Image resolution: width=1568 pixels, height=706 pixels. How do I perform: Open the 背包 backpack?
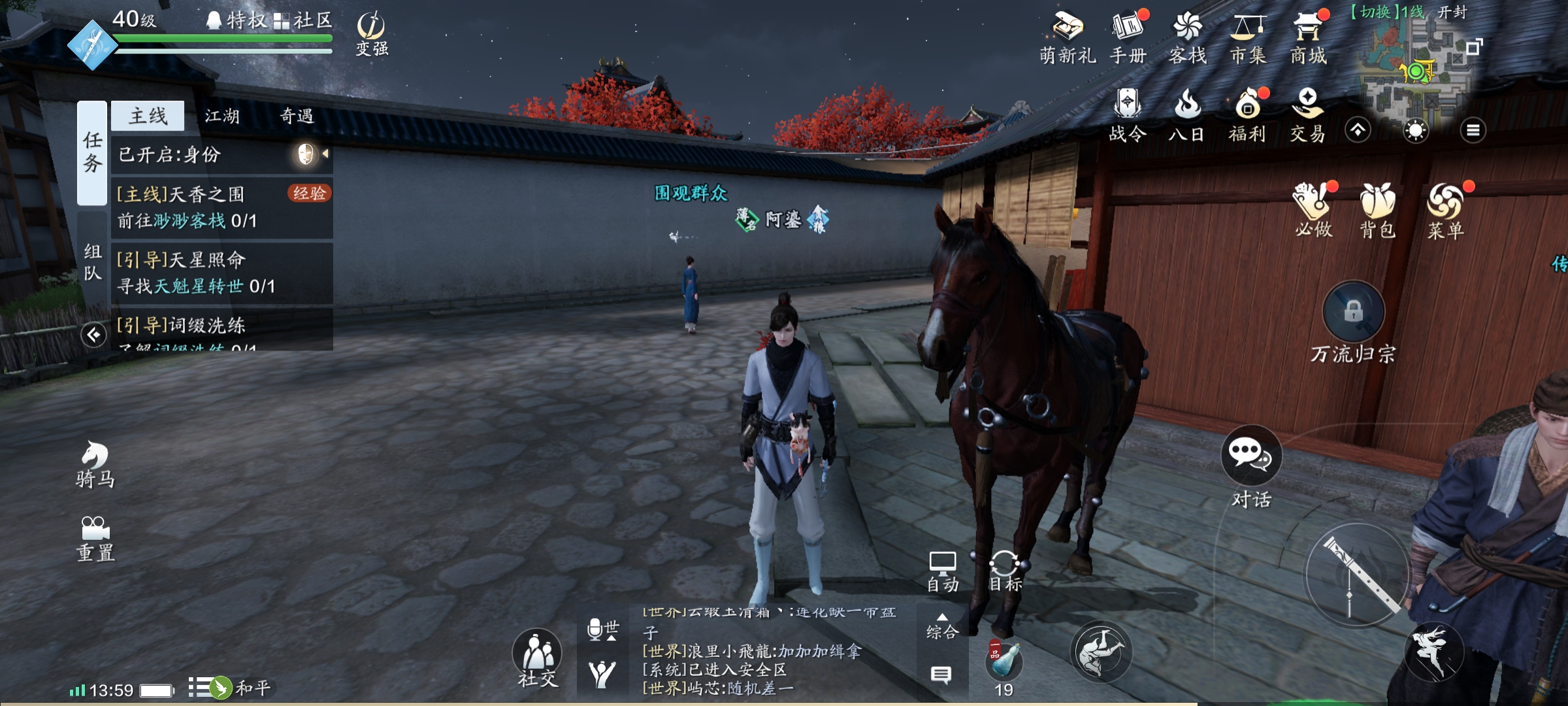tap(1377, 210)
